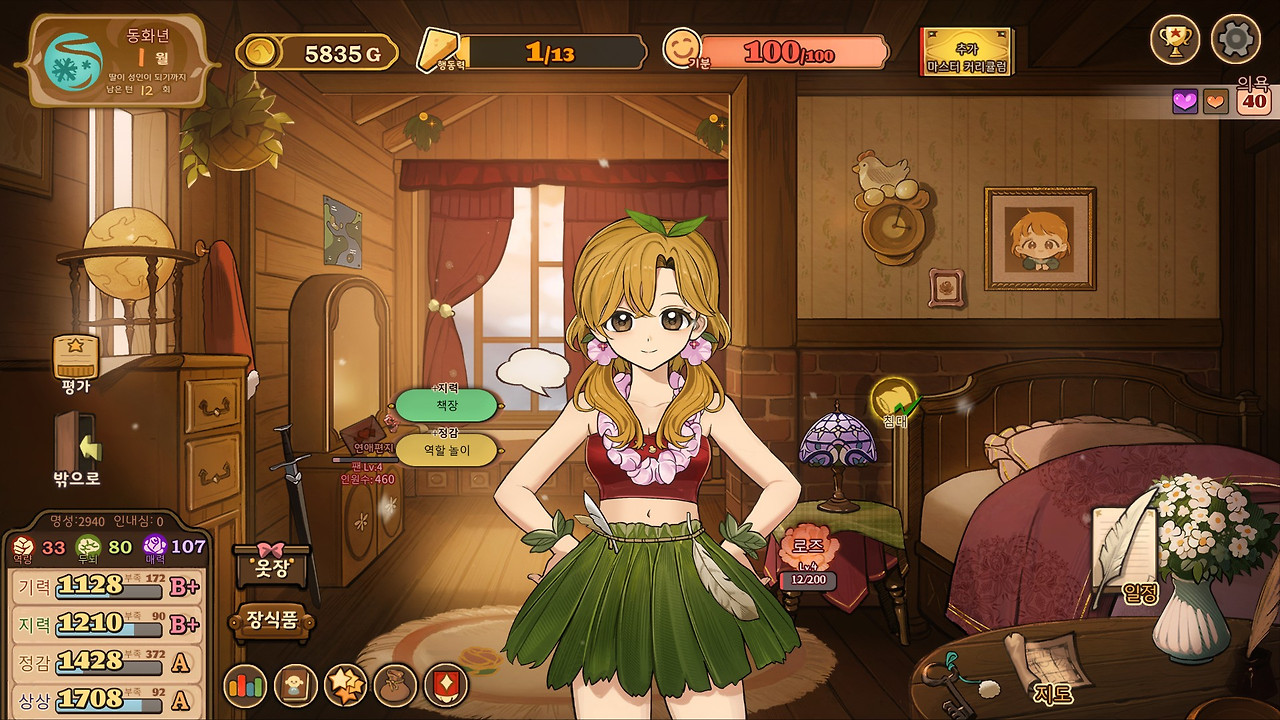Show the colored bar chart stats
The image size is (1280, 720).
(x=245, y=685)
